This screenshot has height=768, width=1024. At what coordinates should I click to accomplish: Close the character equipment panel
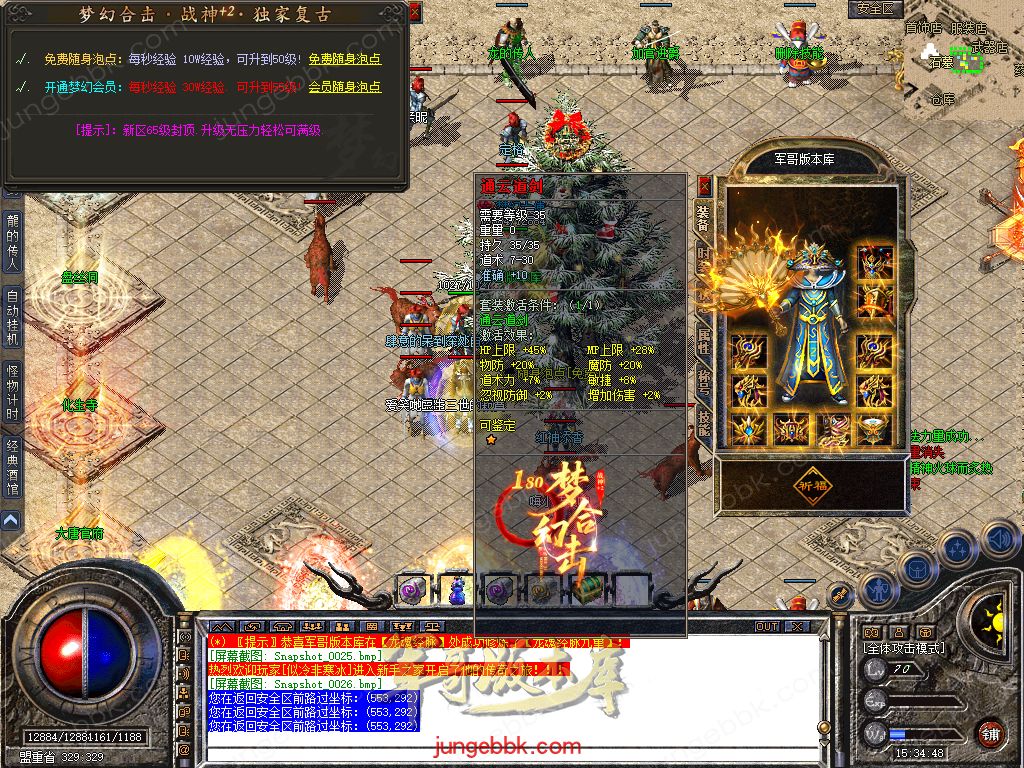click(704, 185)
